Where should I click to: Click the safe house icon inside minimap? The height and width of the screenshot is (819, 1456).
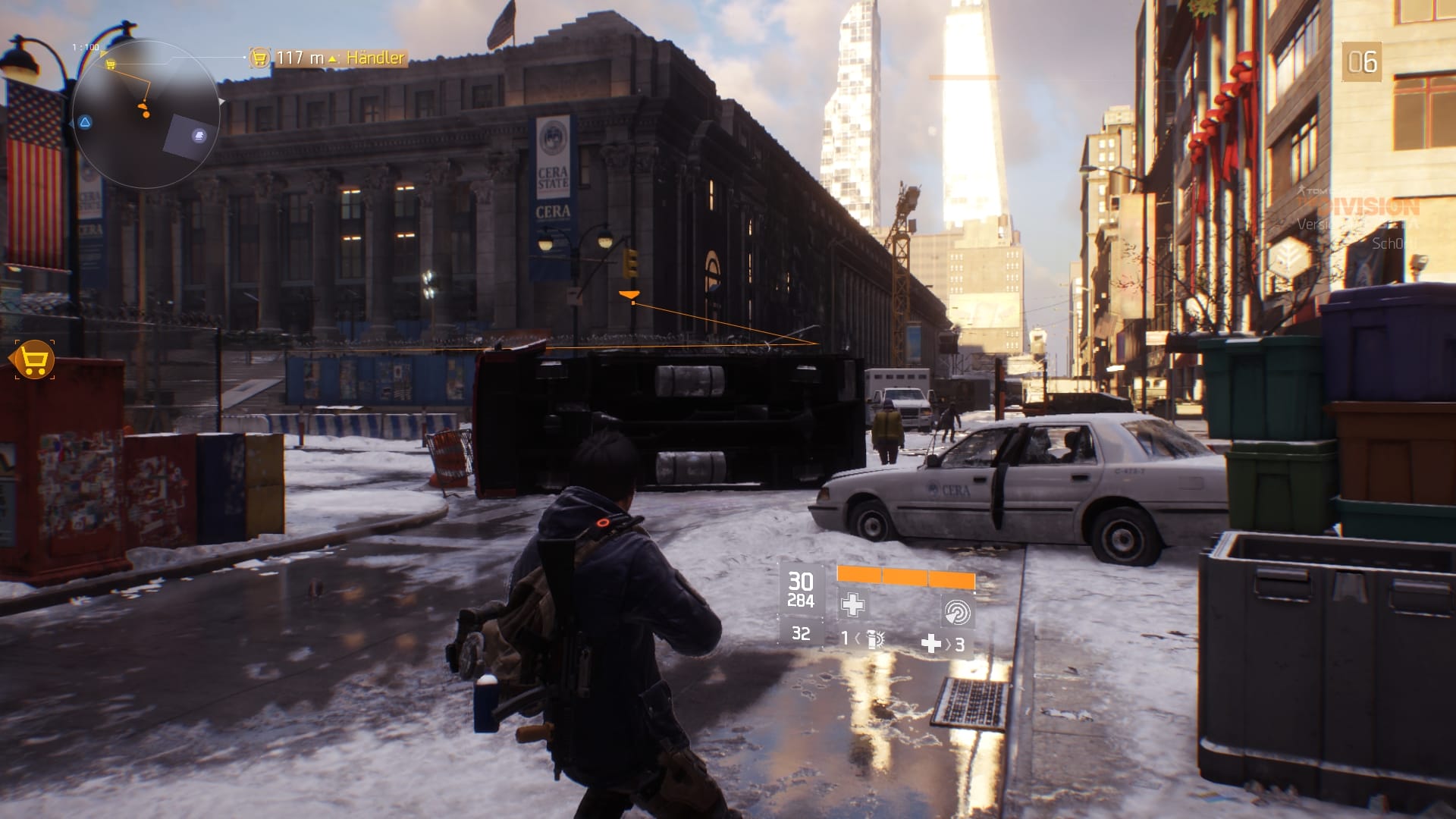click(x=199, y=135)
